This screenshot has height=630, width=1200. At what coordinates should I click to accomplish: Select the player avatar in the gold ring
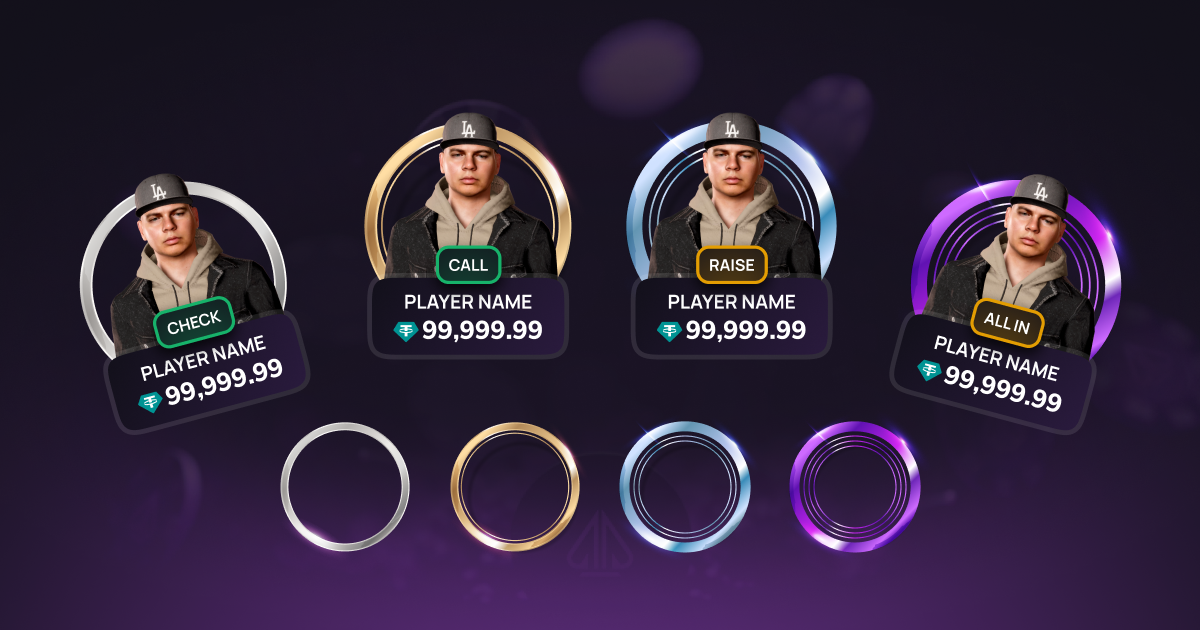468,195
